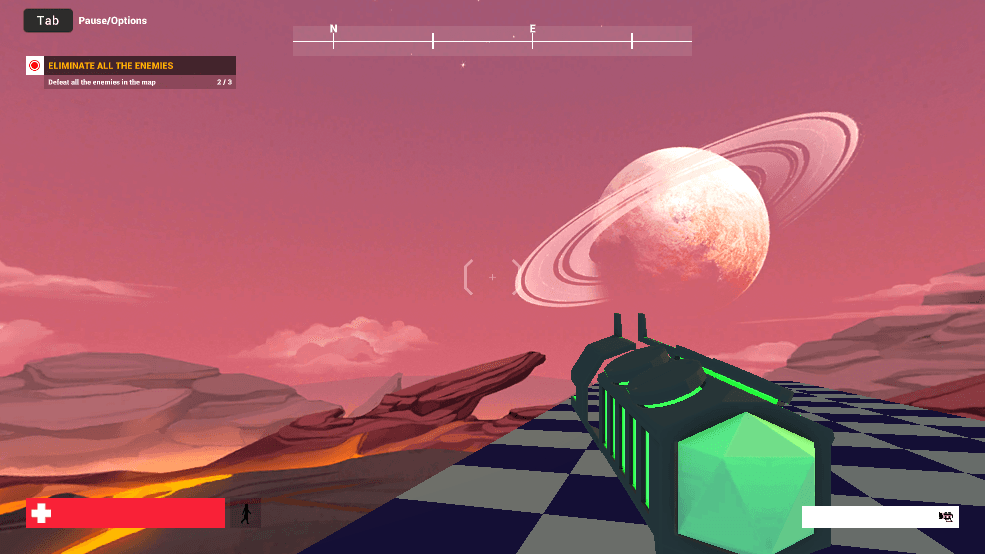Screen dimensions: 985x554
Task: Click the compass heading strip
Action: pos(491,41)
